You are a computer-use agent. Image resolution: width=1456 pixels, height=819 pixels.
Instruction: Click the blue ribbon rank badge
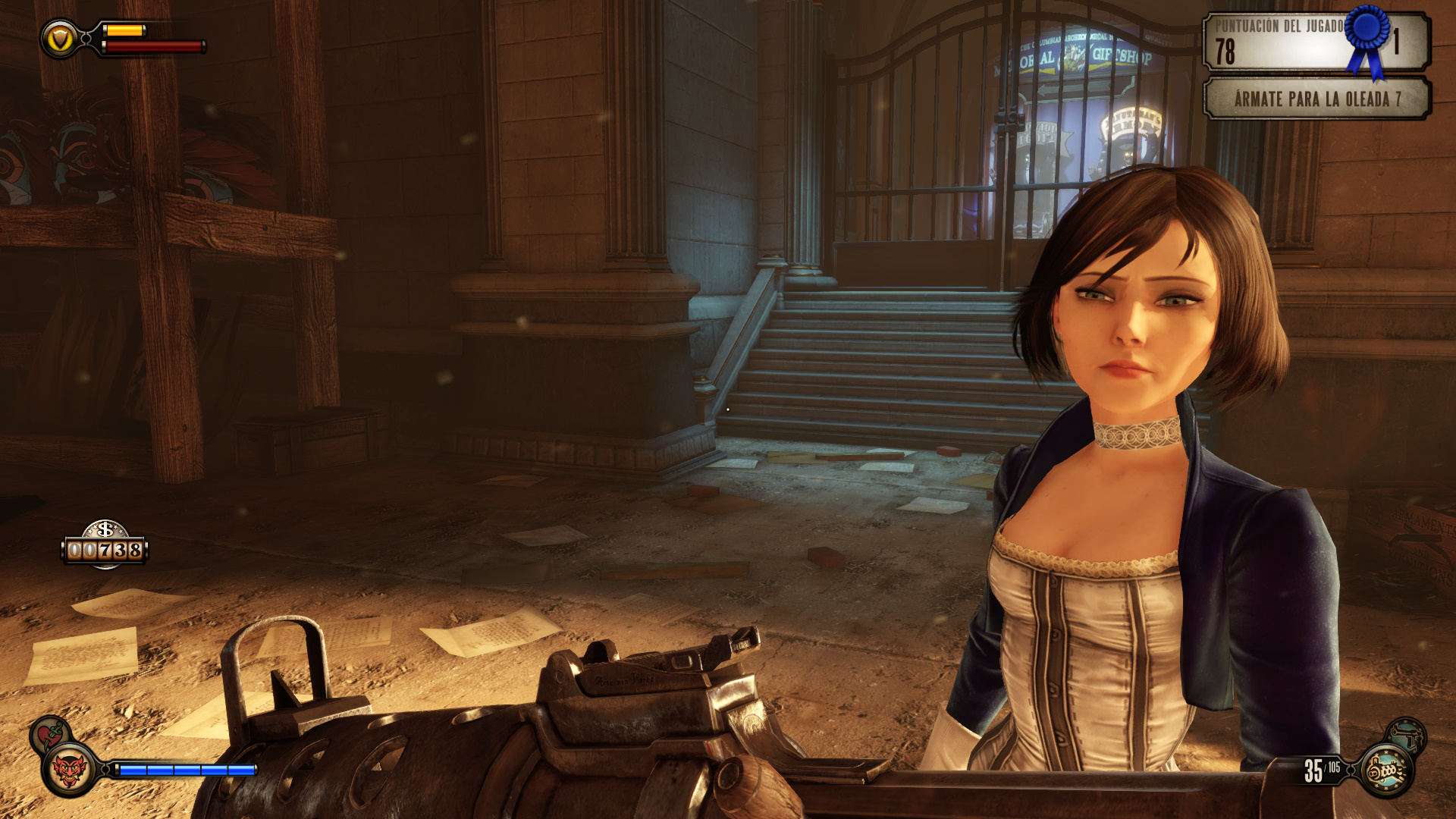click(x=1368, y=38)
